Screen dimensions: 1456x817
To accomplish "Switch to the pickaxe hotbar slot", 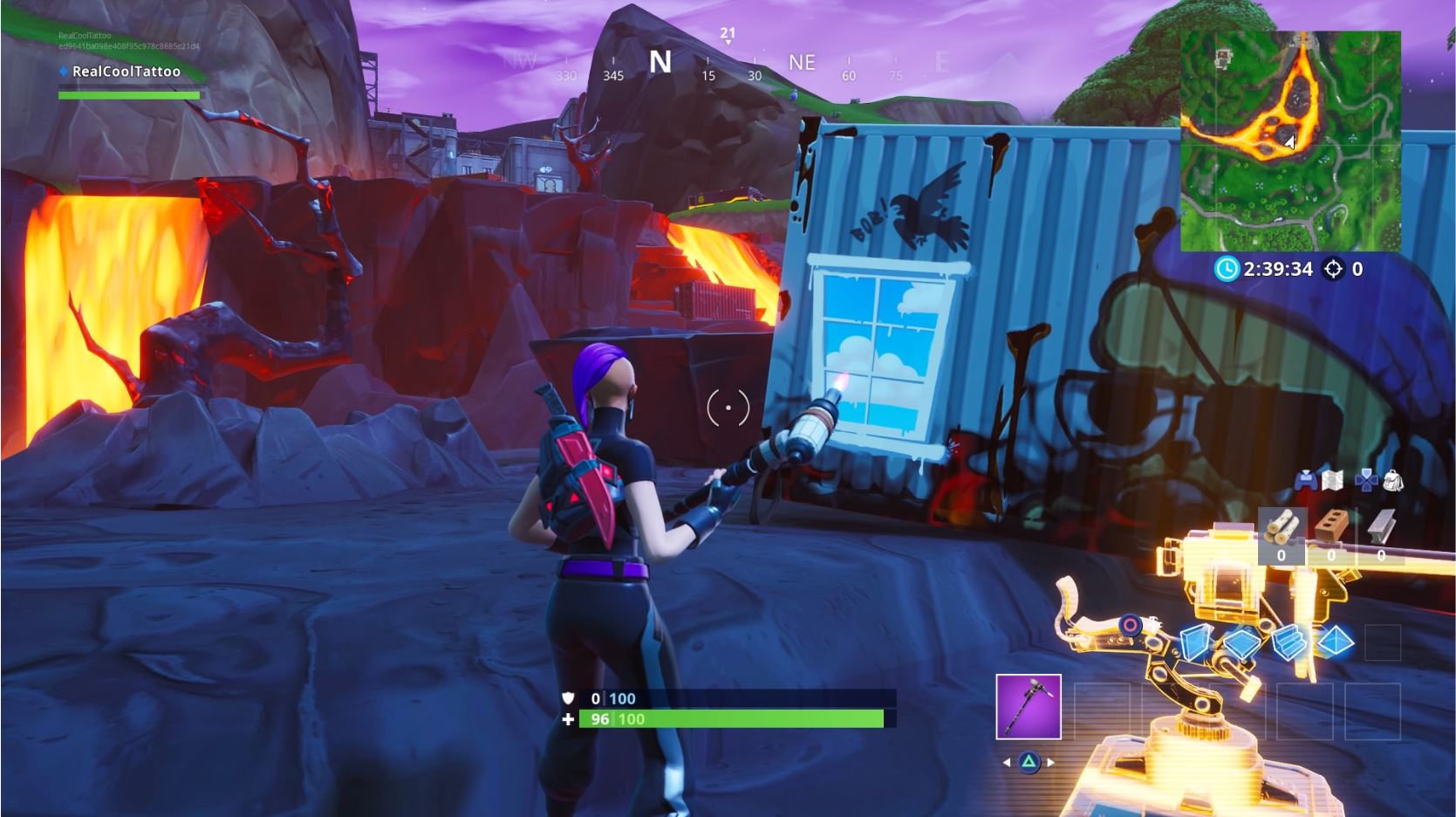I will pyautogui.click(x=1028, y=709).
